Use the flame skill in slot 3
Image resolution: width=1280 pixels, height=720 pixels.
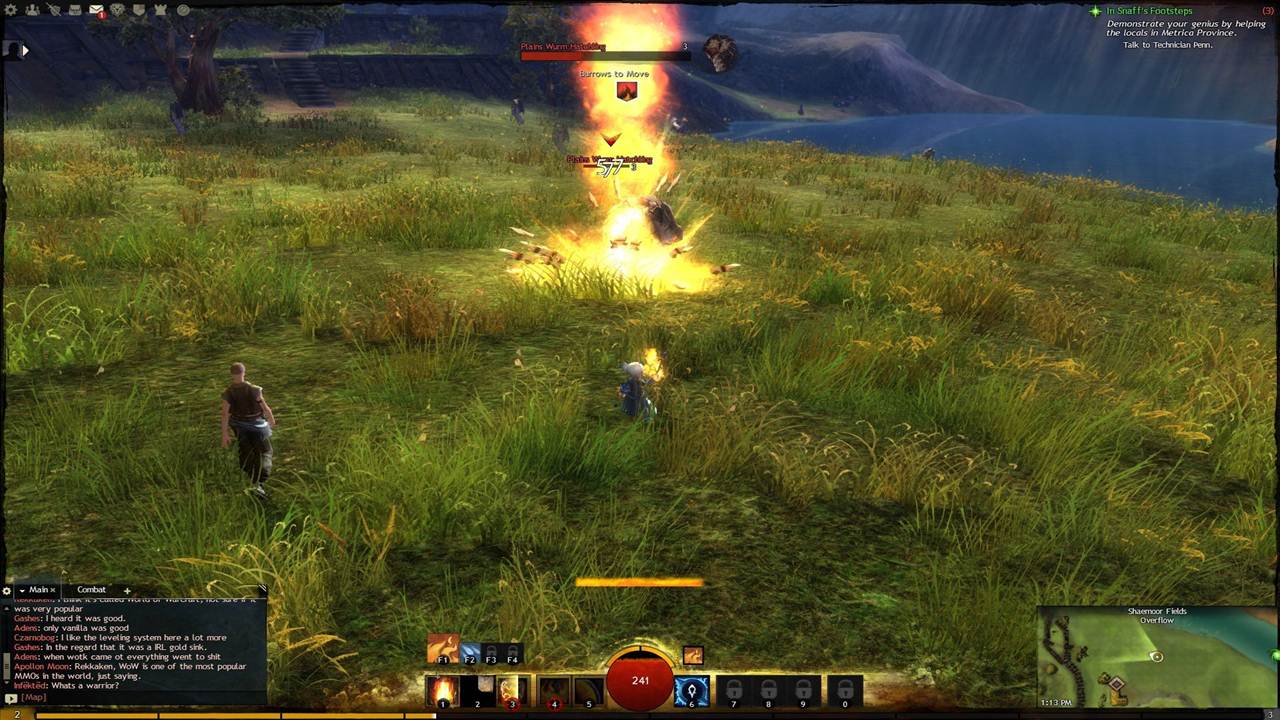[512, 690]
